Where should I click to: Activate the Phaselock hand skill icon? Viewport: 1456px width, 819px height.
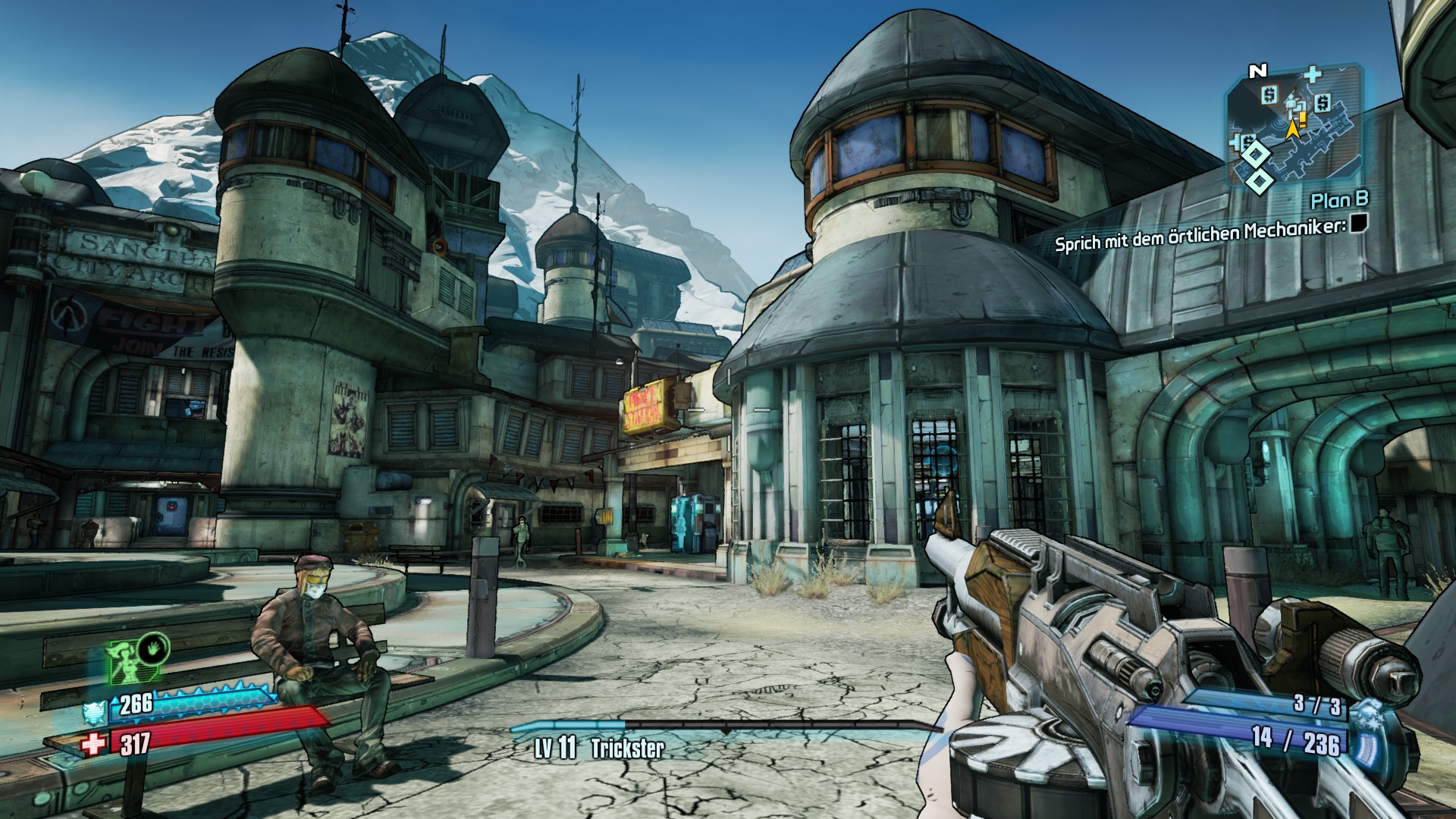coord(153,651)
